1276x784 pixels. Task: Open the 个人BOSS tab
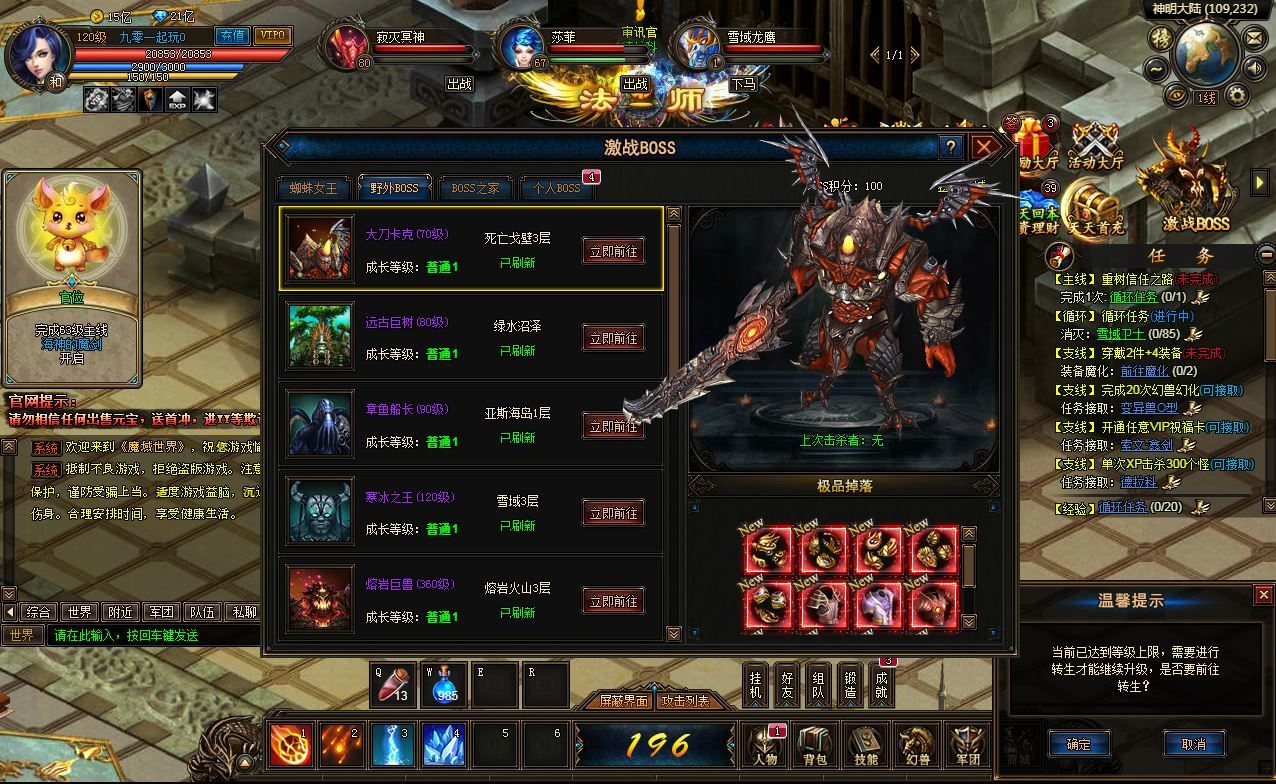coord(556,188)
